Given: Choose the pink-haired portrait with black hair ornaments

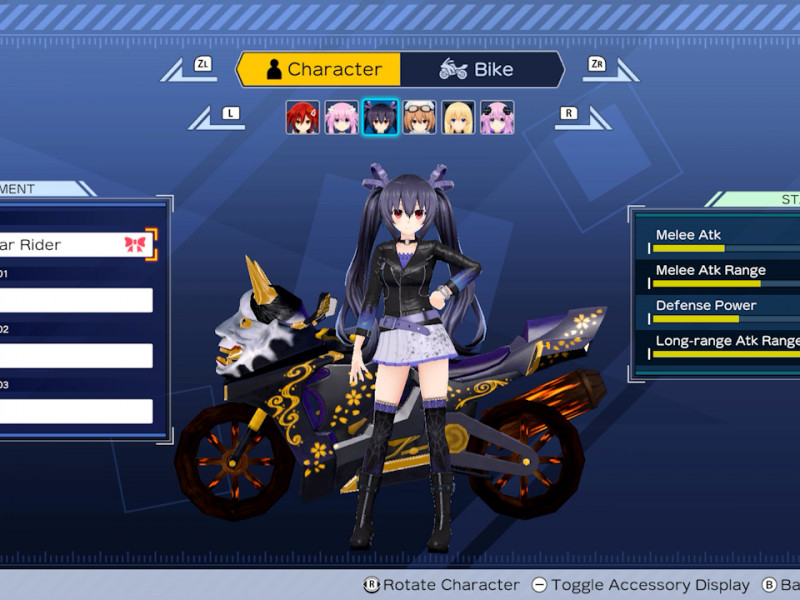Looking at the screenshot, I should [x=497, y=117].
